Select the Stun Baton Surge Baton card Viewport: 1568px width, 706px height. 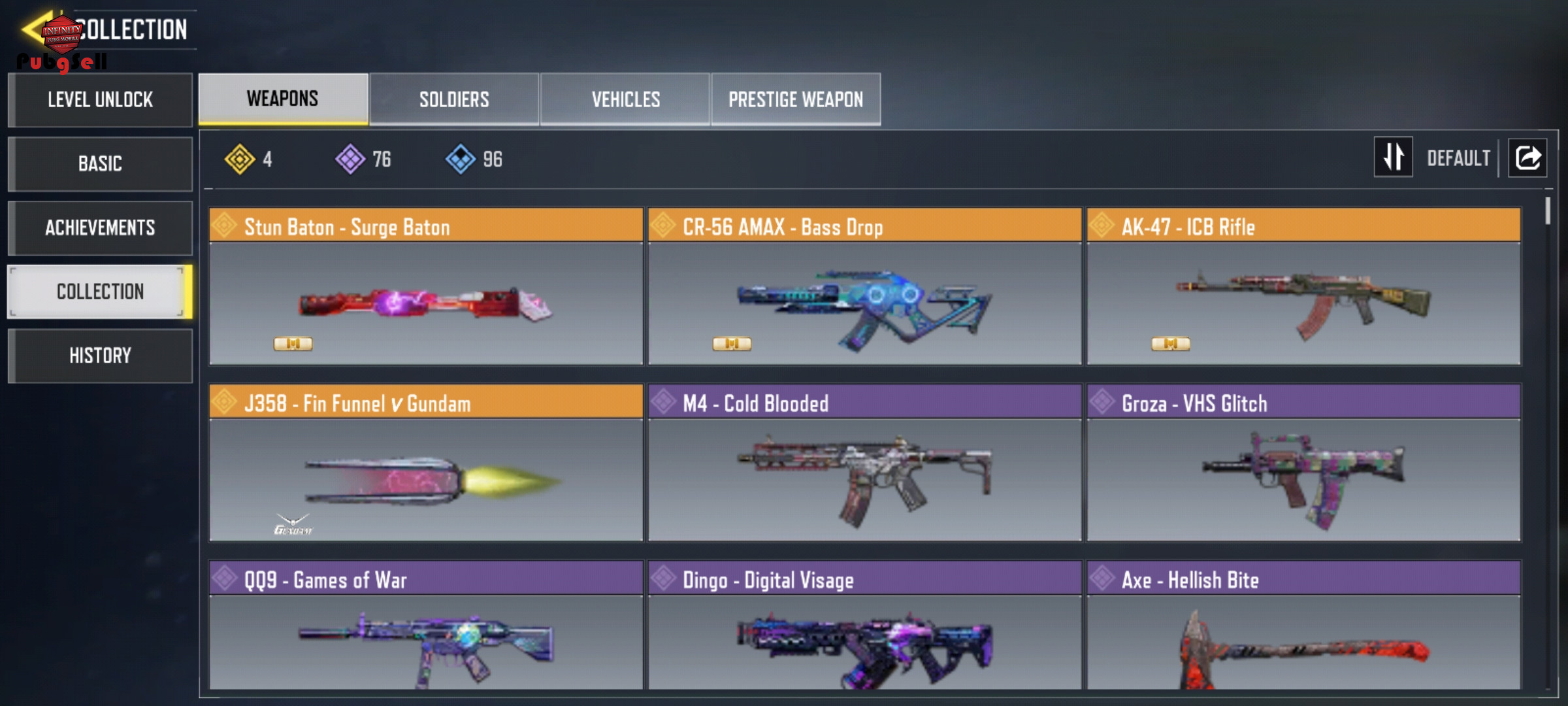pos(426,286)
